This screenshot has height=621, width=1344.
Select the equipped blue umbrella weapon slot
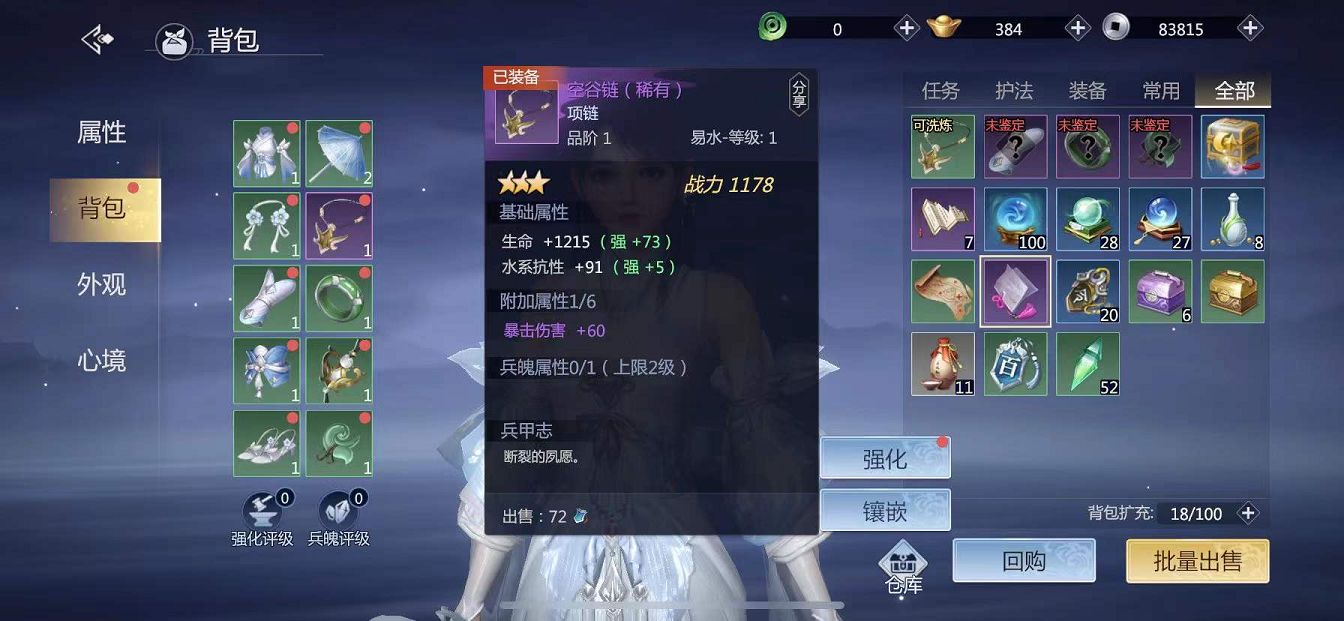click(x=339, y=154)
